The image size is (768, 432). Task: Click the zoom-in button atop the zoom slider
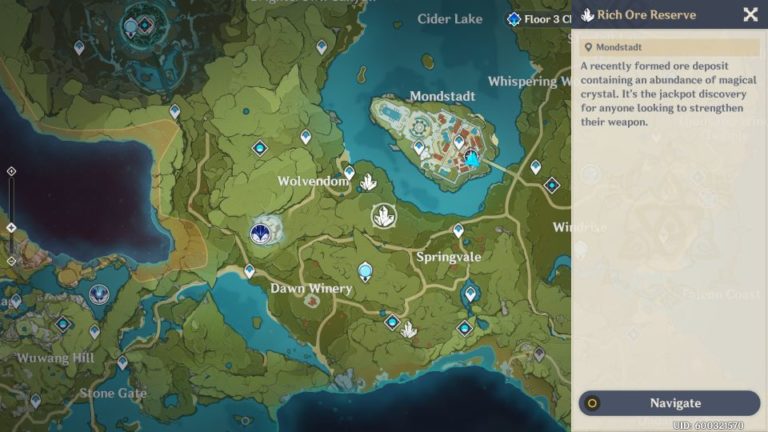pos(11,171)
